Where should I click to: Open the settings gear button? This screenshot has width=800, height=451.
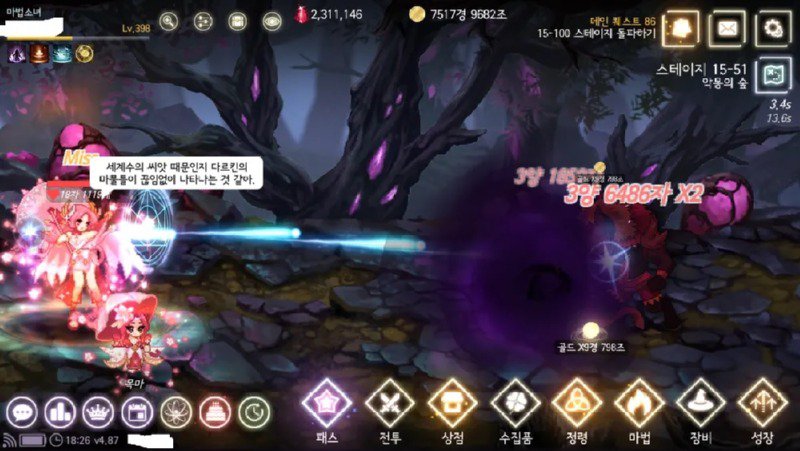[773, 28]
